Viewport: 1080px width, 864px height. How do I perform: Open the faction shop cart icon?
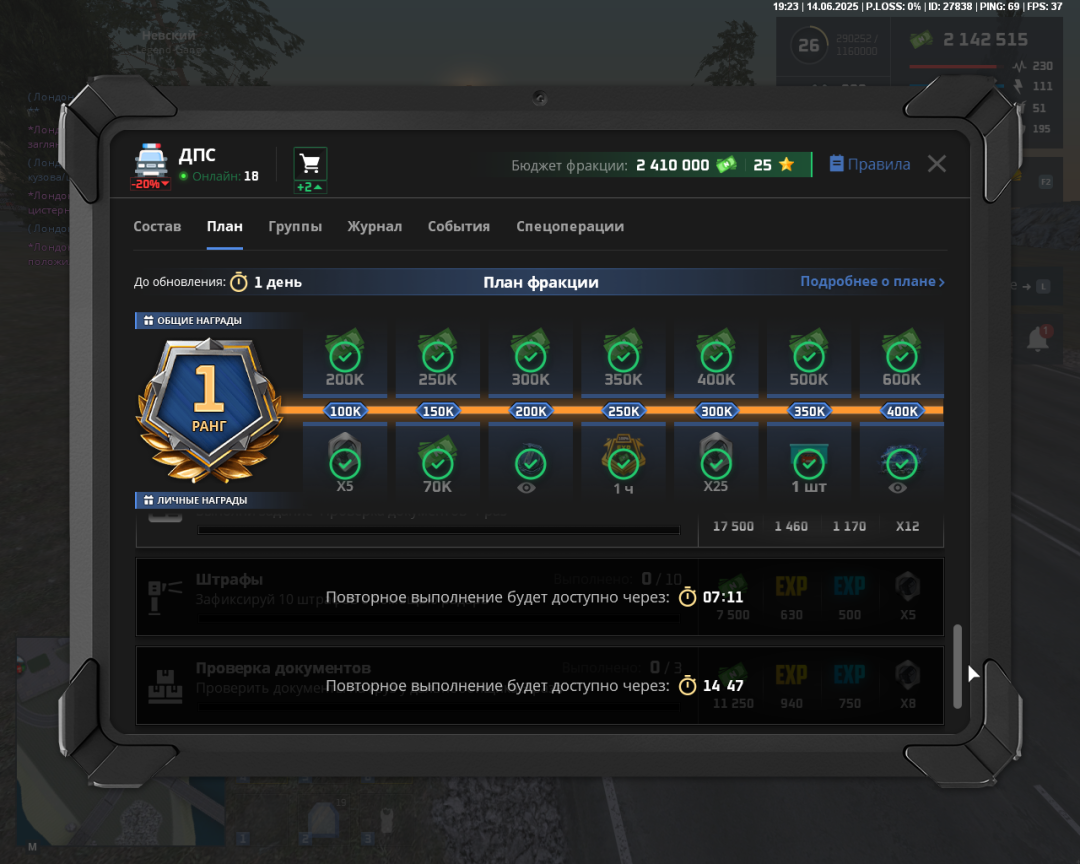click(310, 164)
